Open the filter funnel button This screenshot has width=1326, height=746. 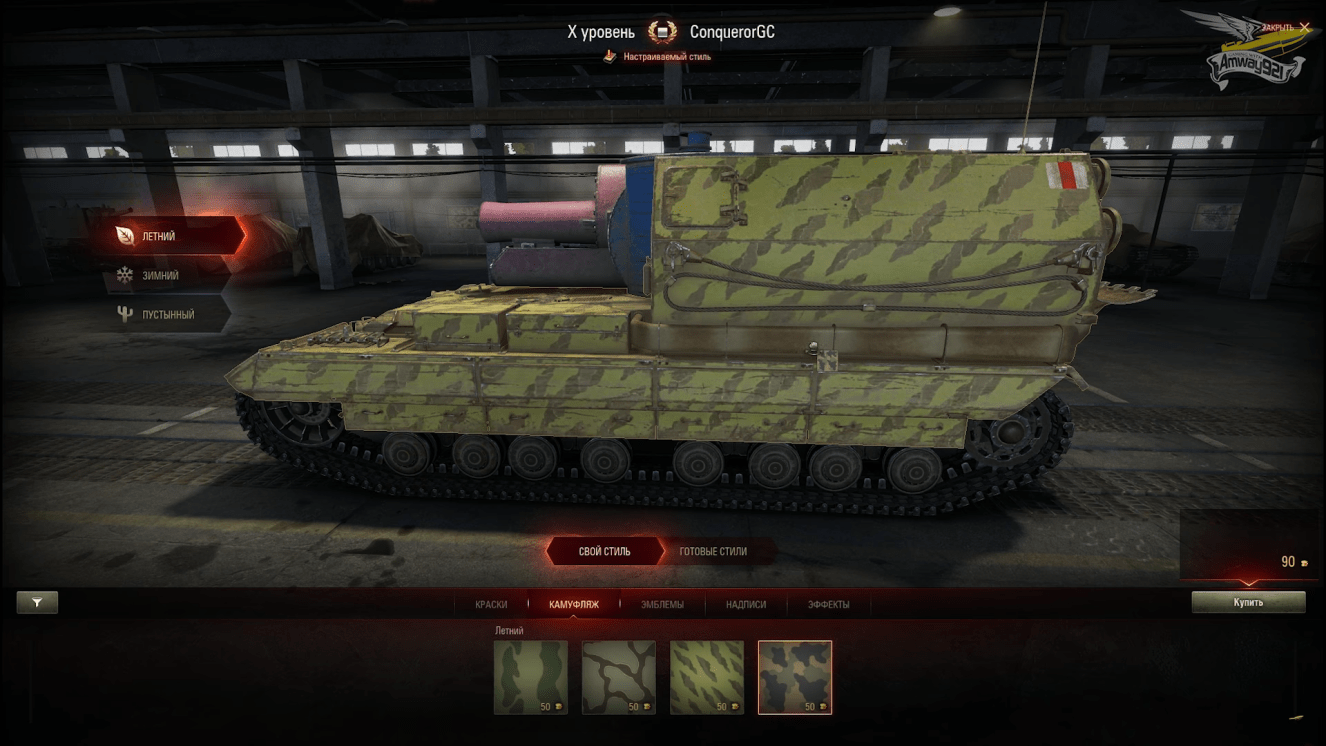point(37,602)
